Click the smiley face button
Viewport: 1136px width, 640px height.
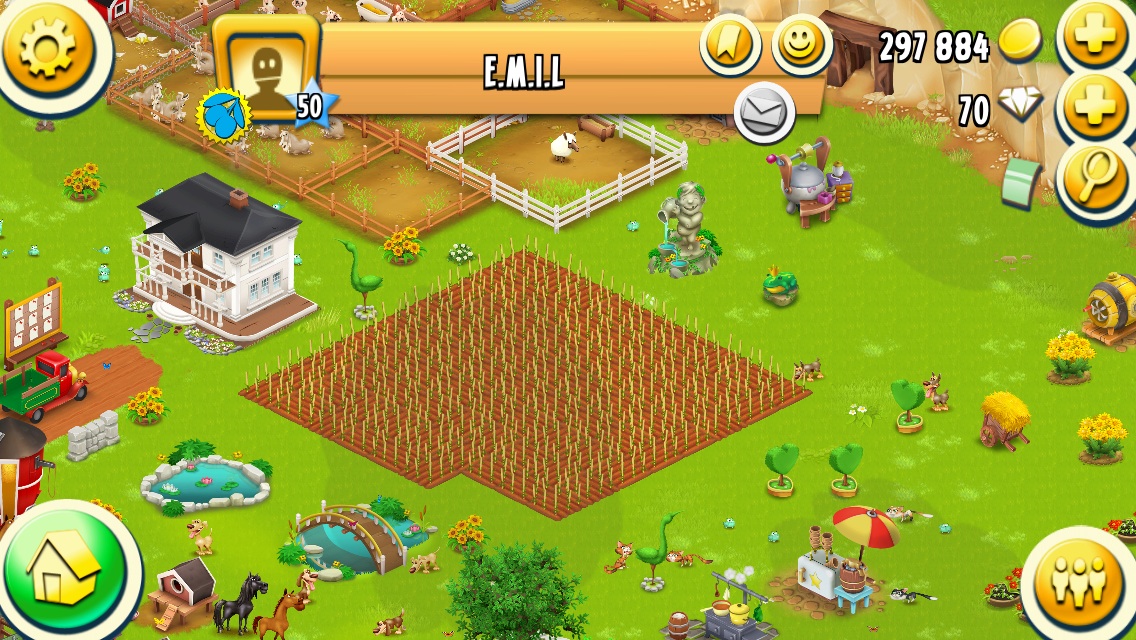tap(801, 45)
